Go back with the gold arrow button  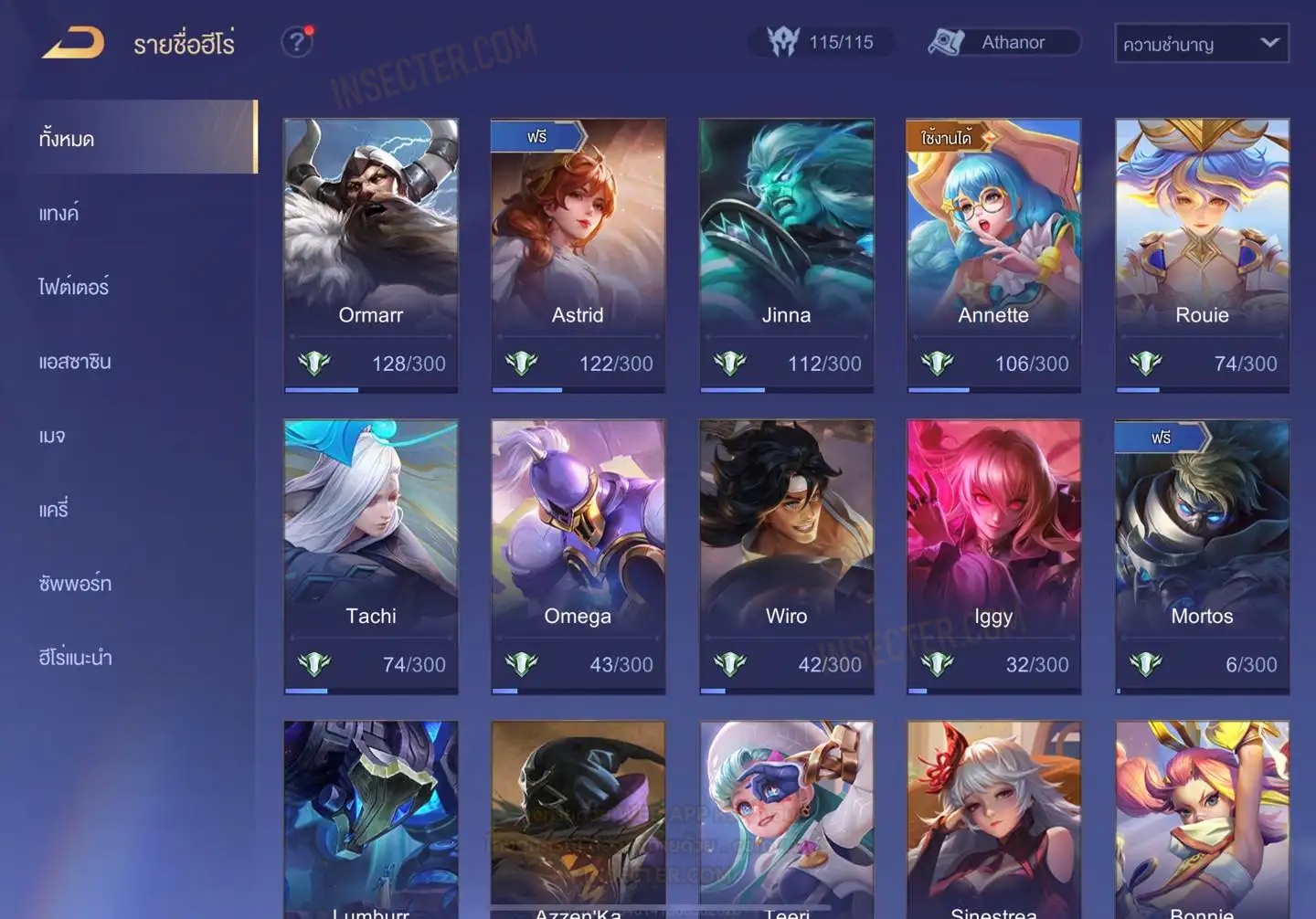tap(73, 43)
